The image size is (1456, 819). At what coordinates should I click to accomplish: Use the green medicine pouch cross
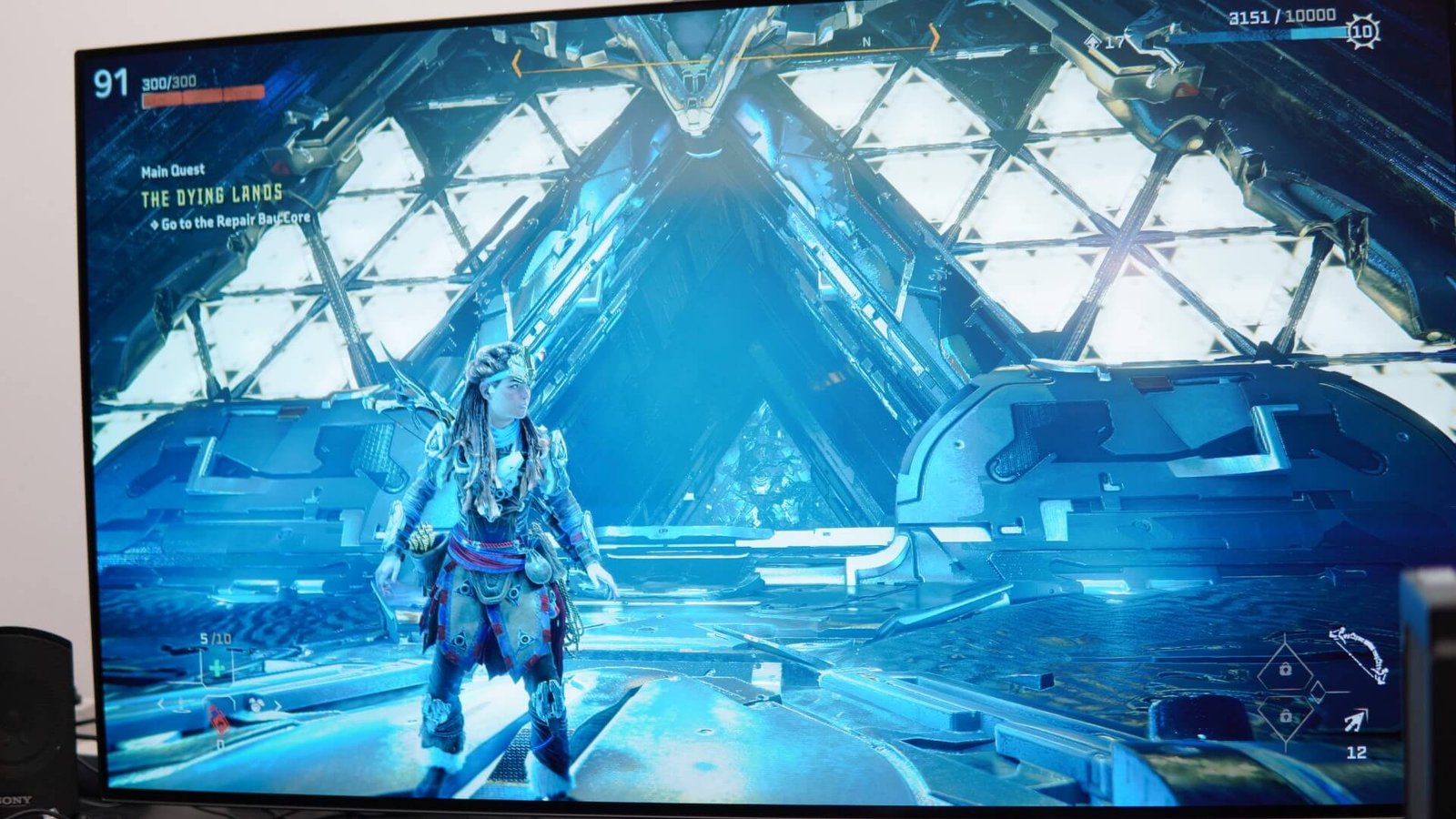coord(217,669)
